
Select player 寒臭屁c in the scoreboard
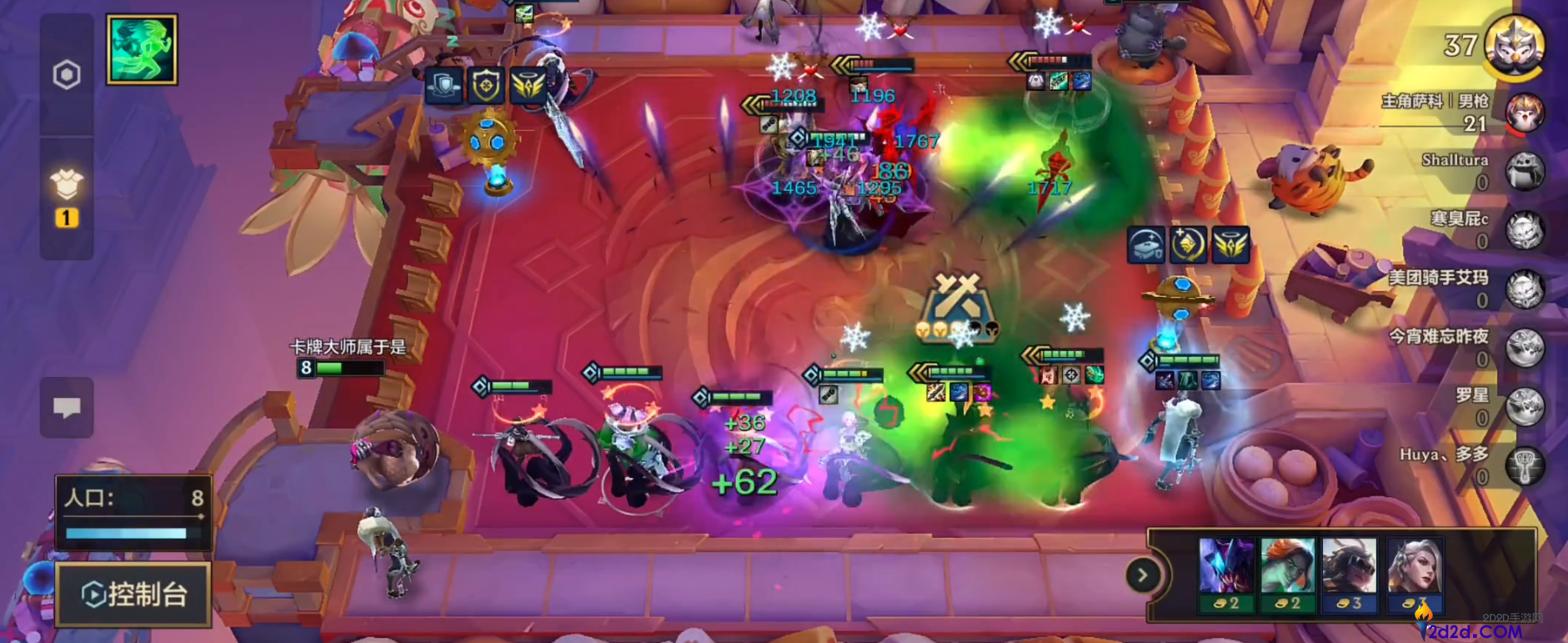pyautogui.click(x=1525, y=230)
